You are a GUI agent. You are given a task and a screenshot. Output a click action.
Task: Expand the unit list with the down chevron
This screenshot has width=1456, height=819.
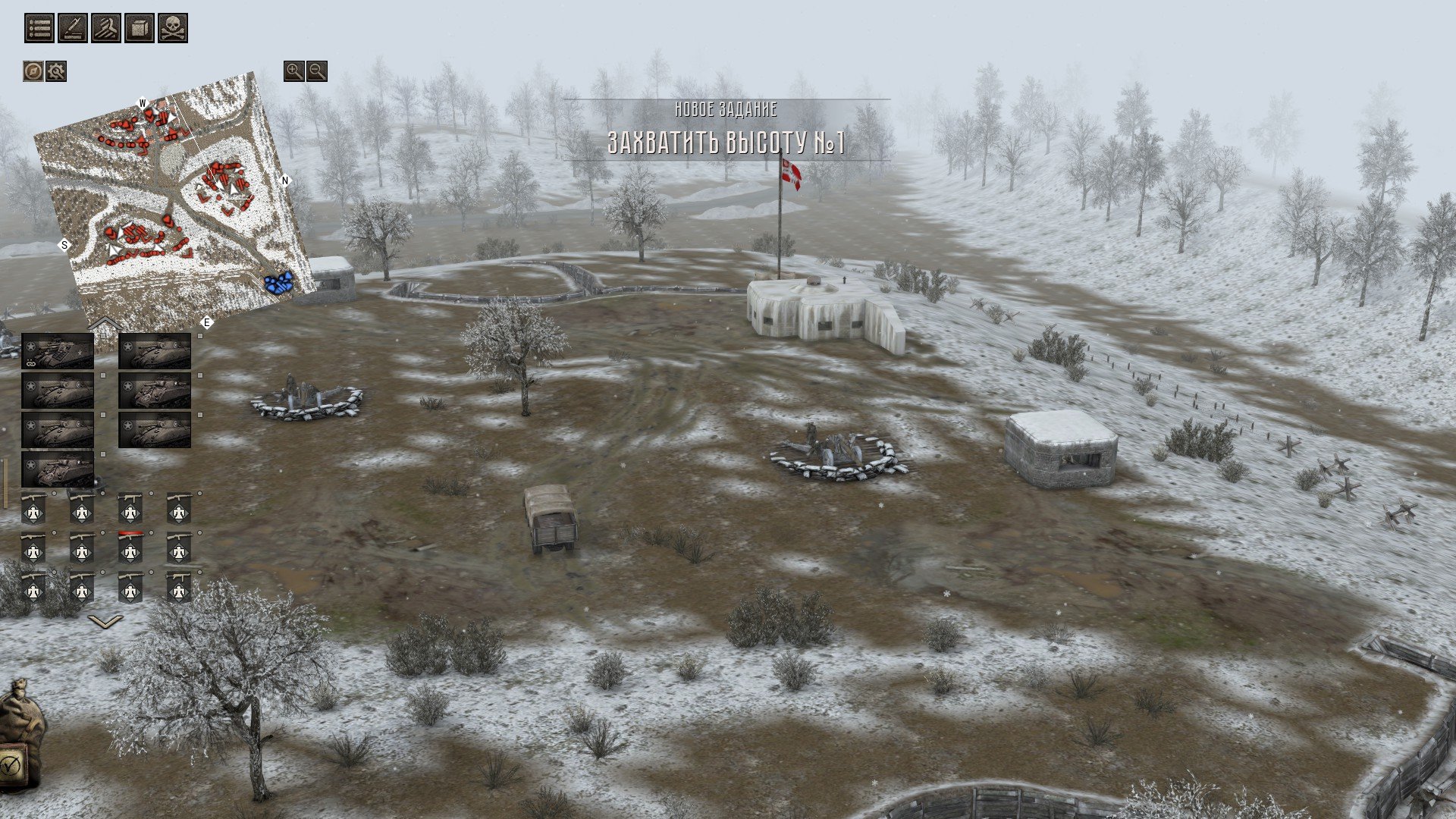(105, 622)
